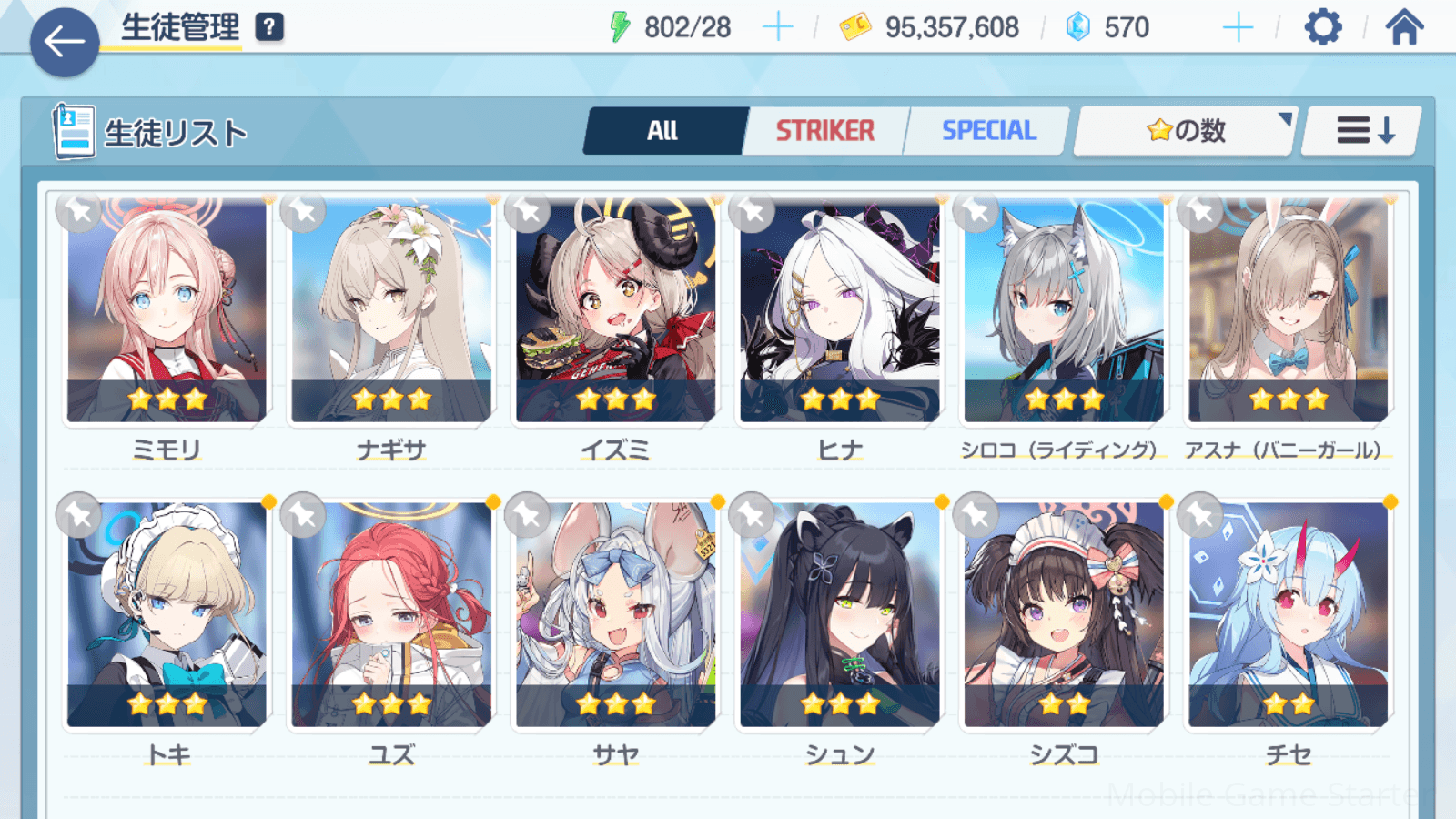Screen dimensions: 1456x819
Task: Select the トキ student card
Action: 167,615
